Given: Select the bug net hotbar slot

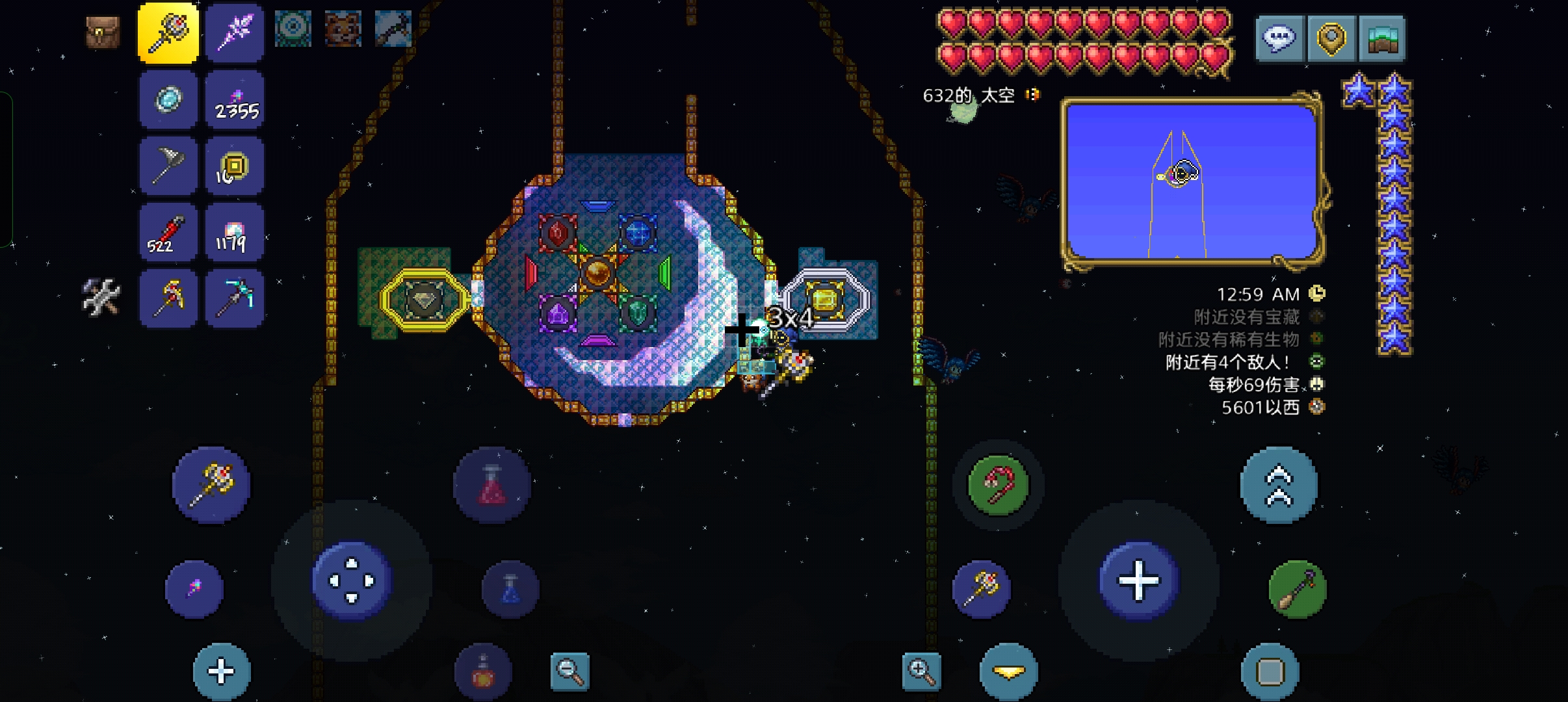Looking at the screenshot, I should [x=168, y=166].
